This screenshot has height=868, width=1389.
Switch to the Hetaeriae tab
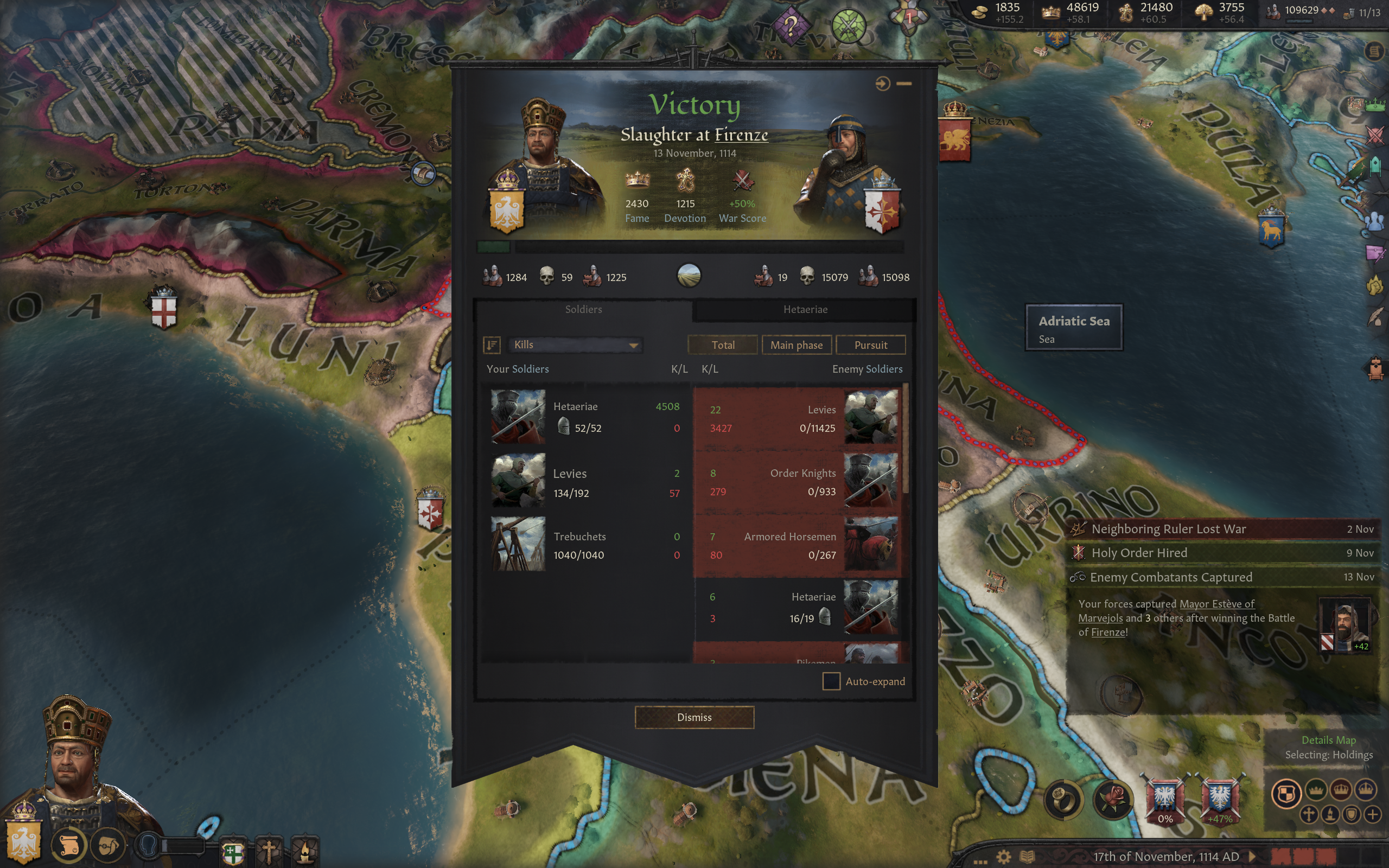pyautogui.click(x=806, y=309)
